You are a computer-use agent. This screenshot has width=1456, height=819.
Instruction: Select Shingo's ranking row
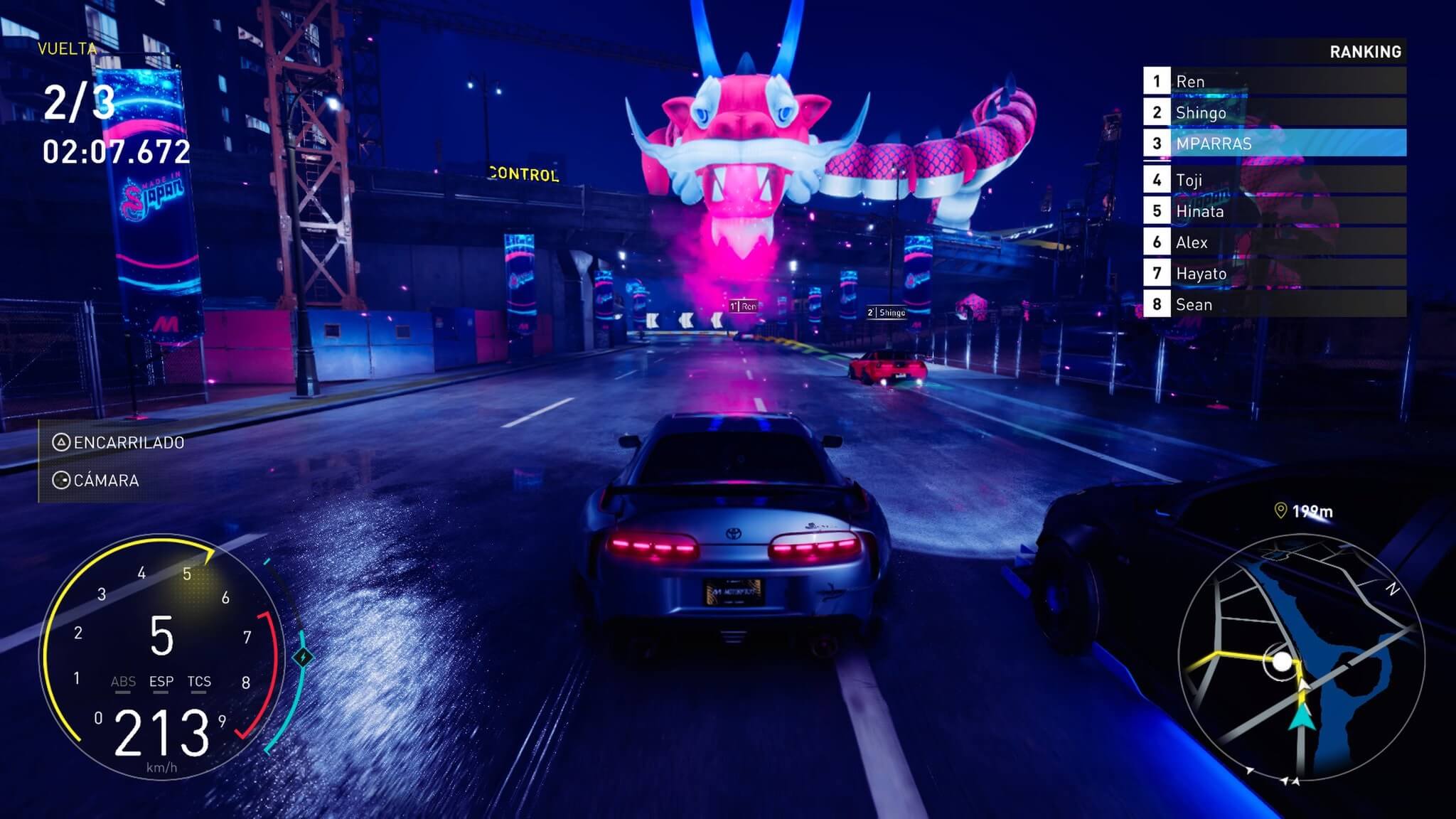[x=1274, y=112]
